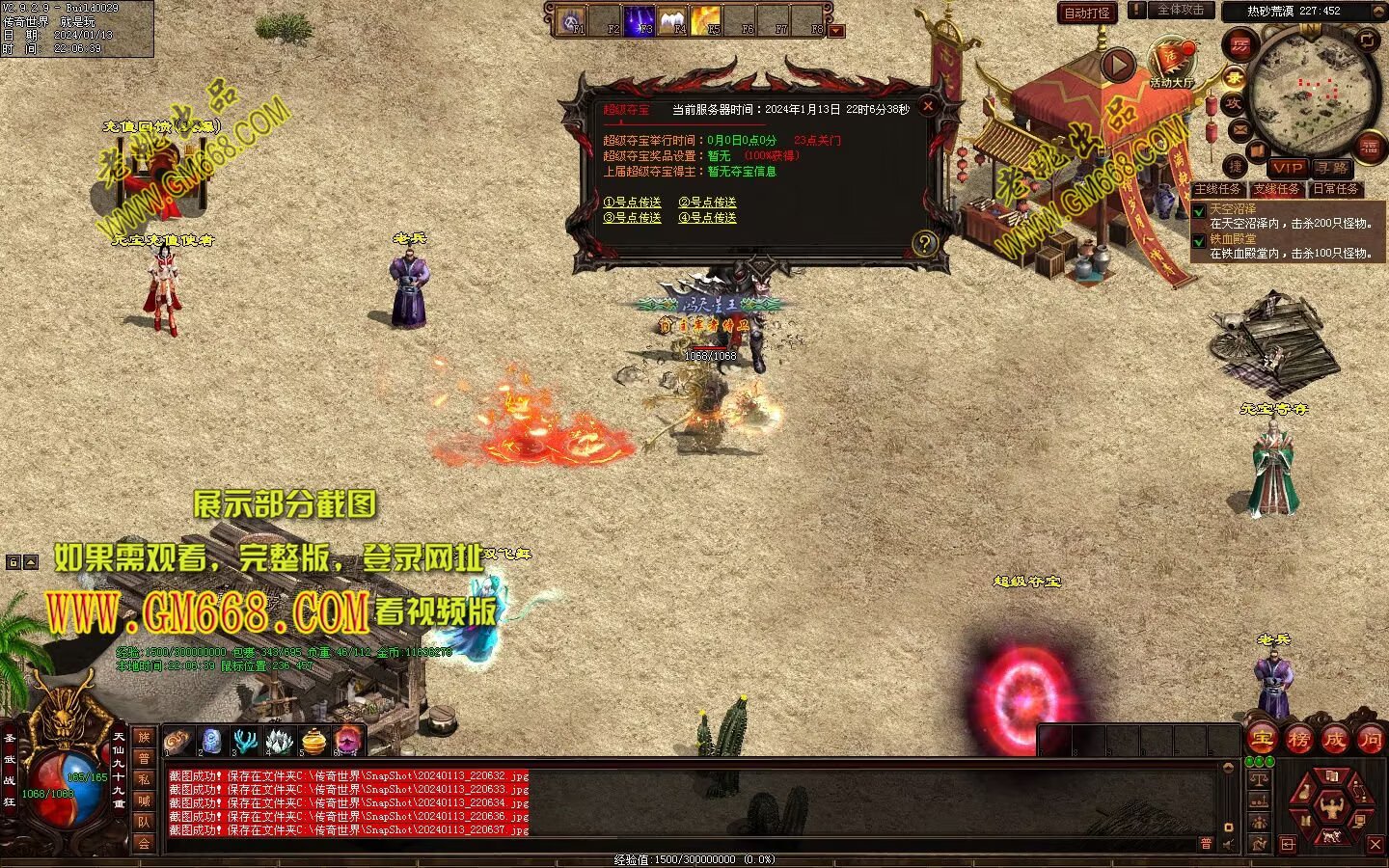Choose the ①号点传送 teleport link
Image resolution: width=1389 pixels, height=868 pixels.
pos(632,203)
